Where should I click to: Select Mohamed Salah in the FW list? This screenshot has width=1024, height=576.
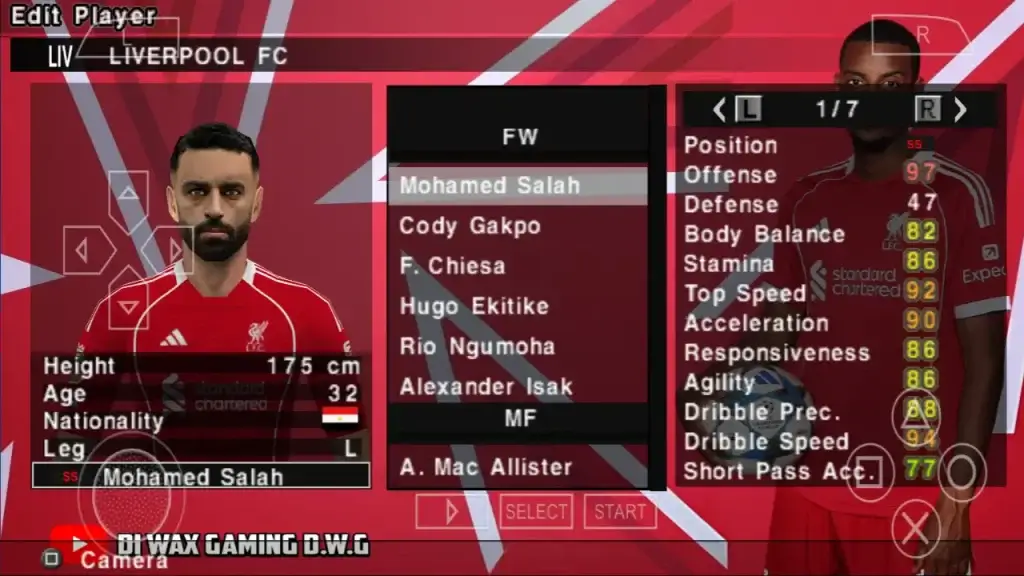(x=518, y=186)
